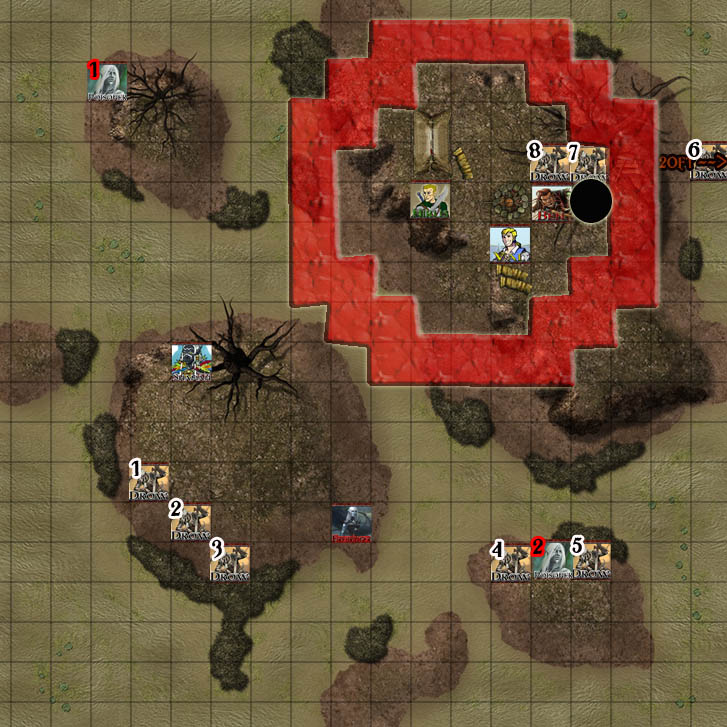The width and height of the screenshot is (727, 727).
Task: Select the white-haired token with red number 1
Action: [x=108, y=82]
